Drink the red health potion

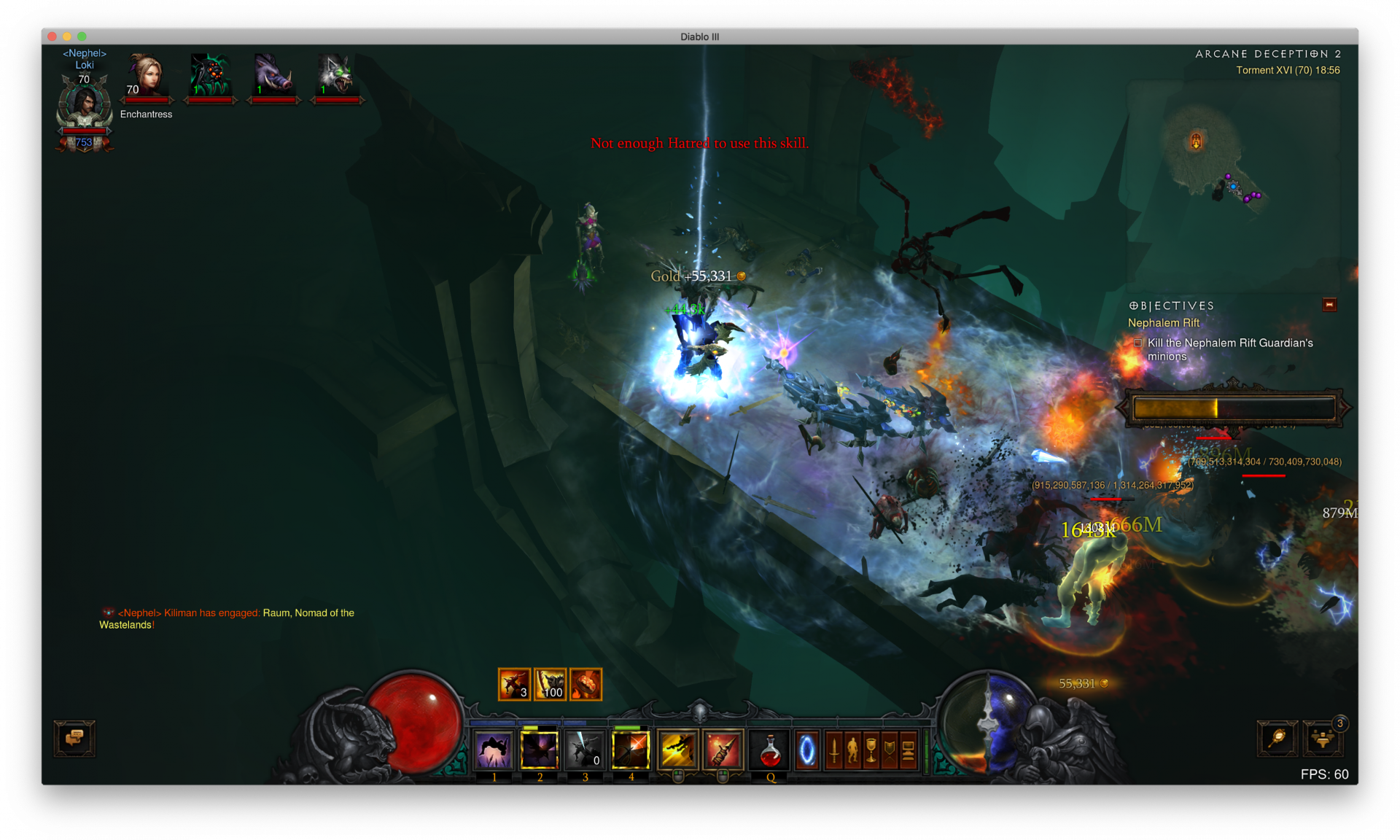click(770, 750)
